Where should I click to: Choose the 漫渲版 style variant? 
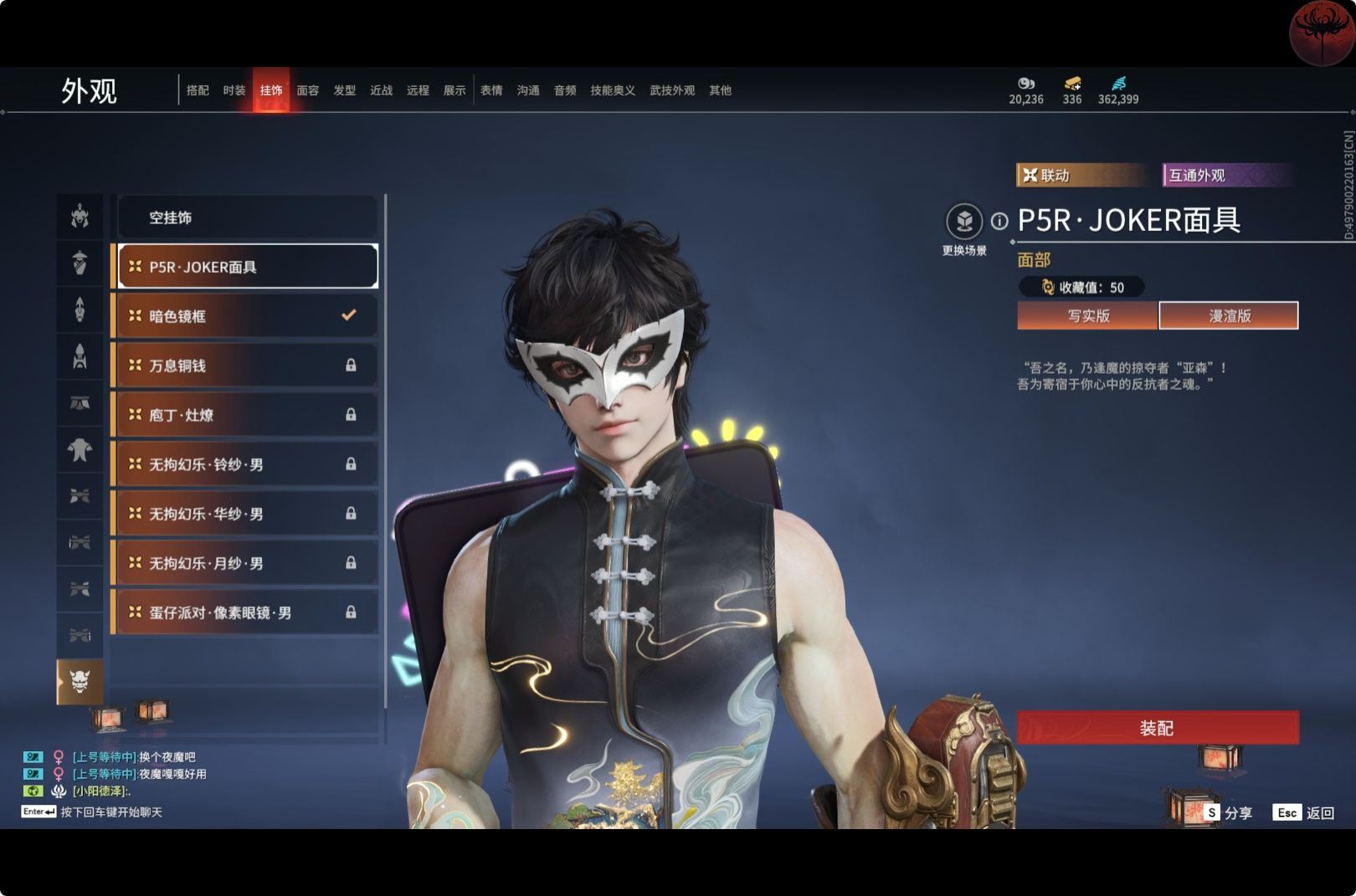tap(1229, 315)
